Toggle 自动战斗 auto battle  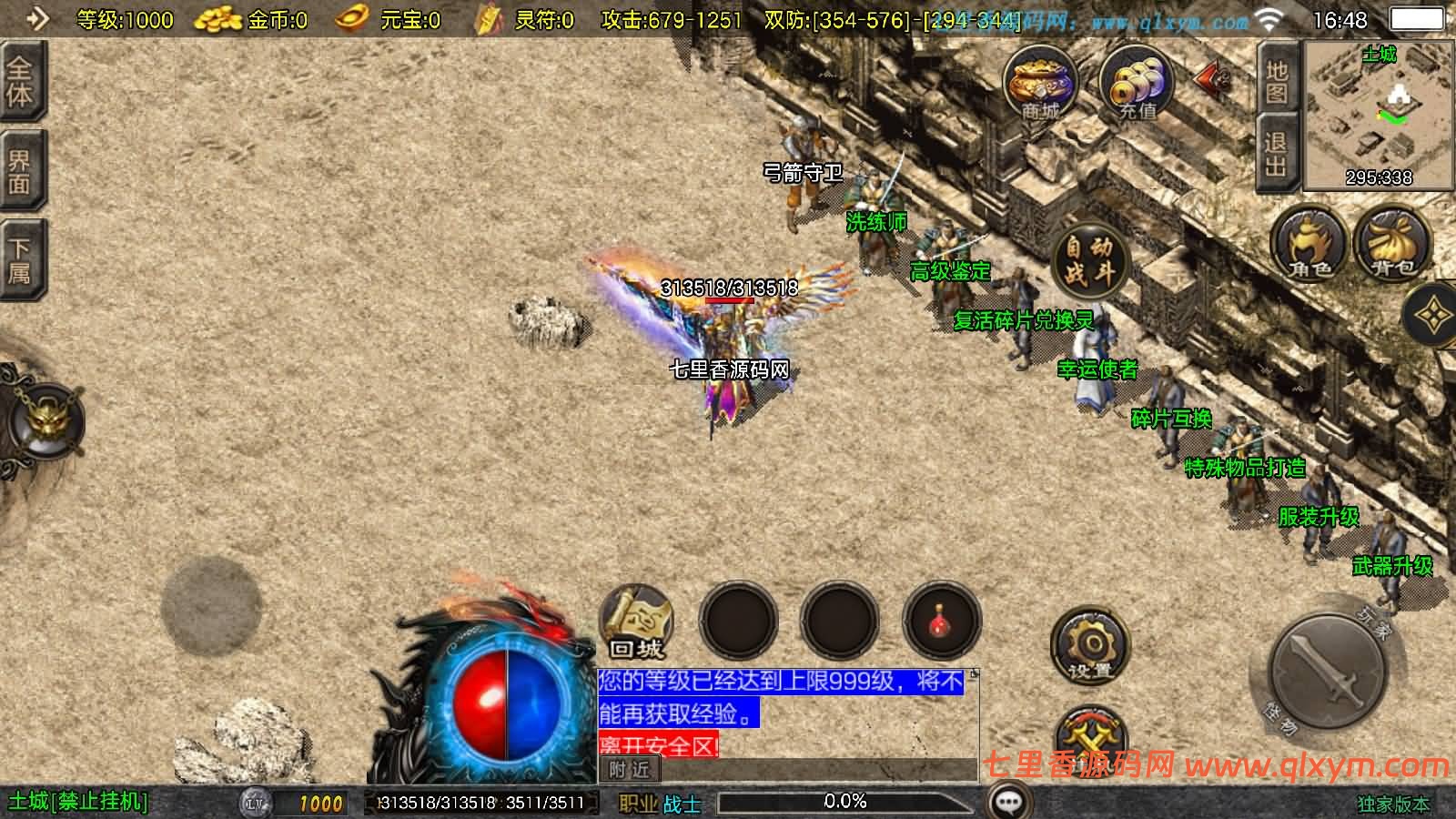click(x=1089, y=259)
